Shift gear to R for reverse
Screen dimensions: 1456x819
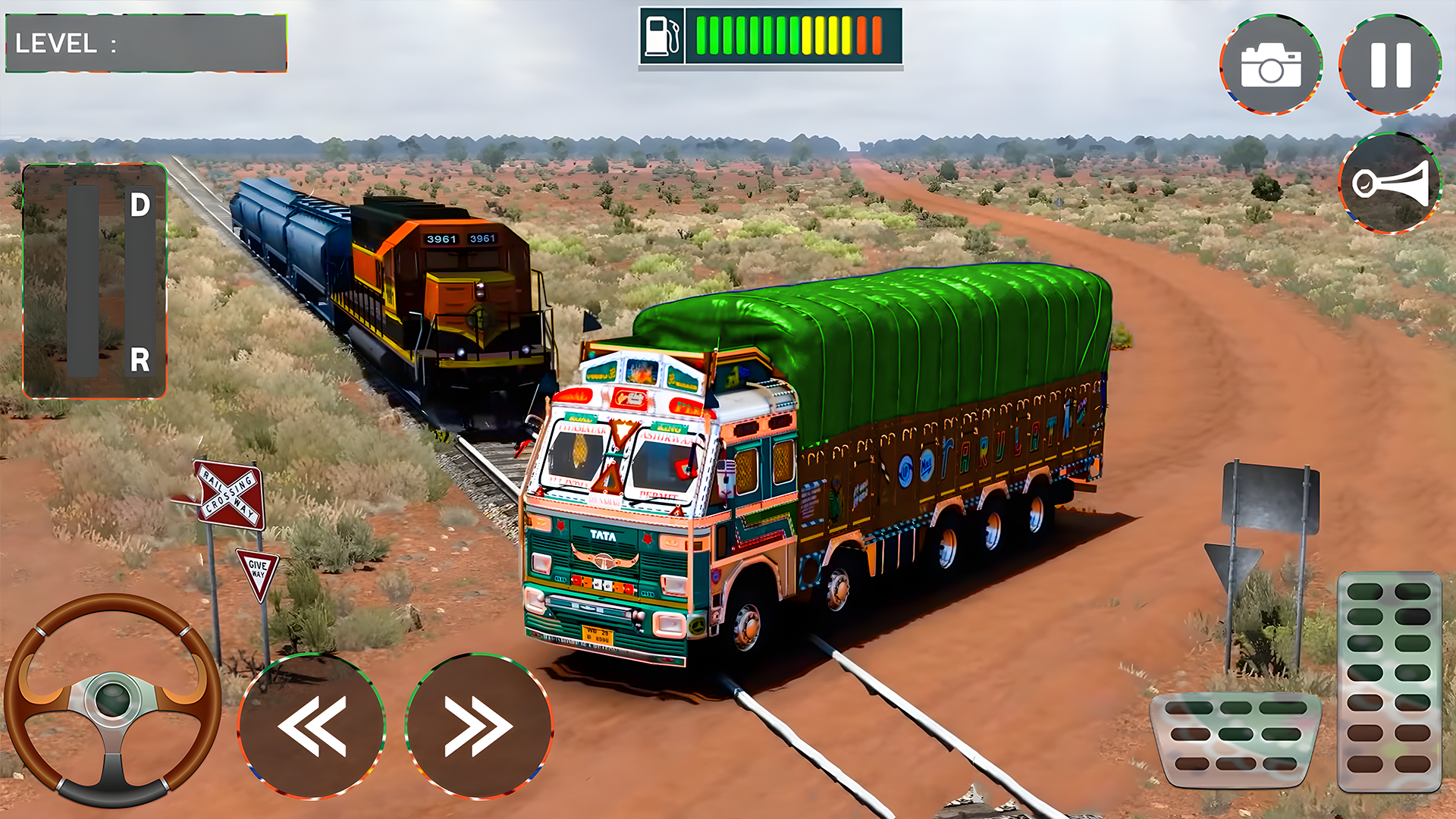pos(140,359)
